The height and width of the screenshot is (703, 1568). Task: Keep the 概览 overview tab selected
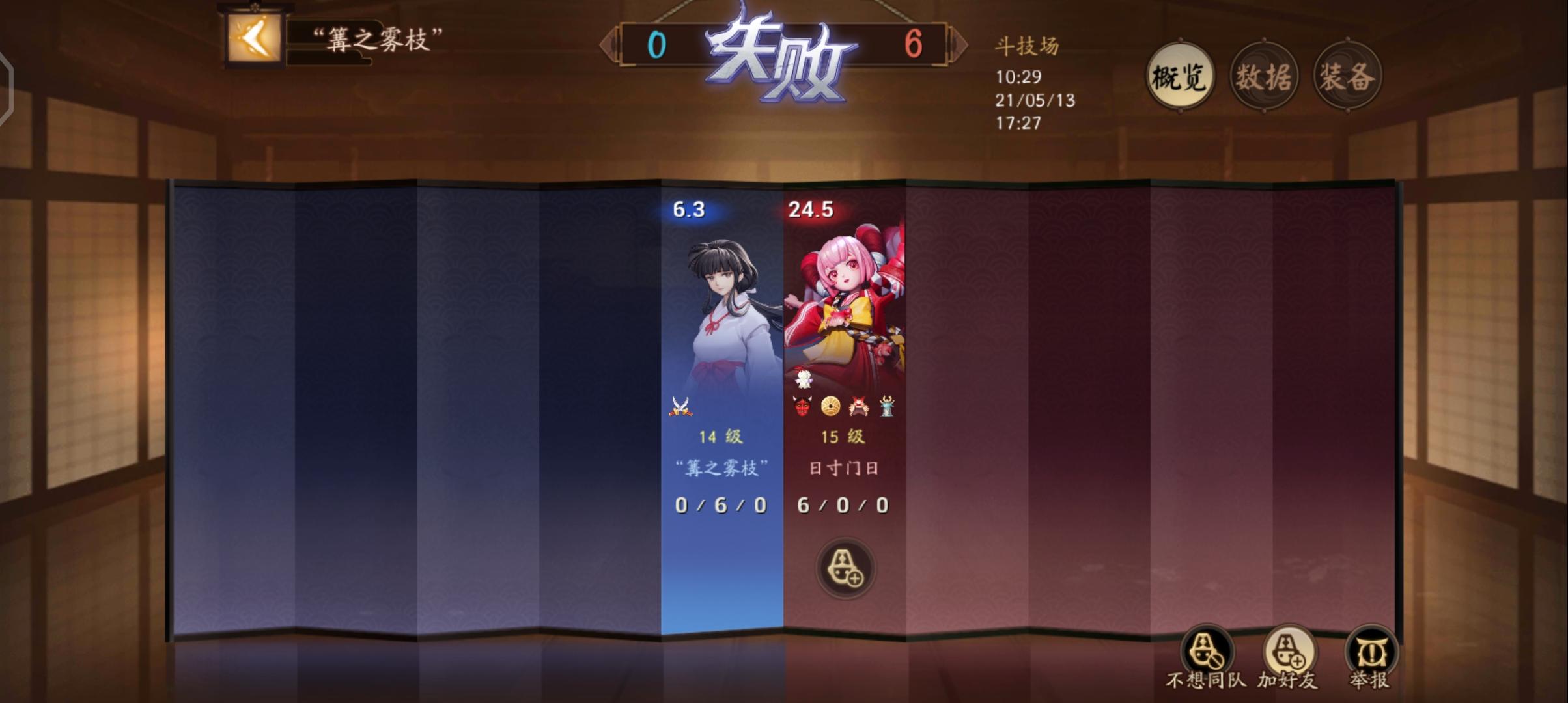[x=1180, y=76]
